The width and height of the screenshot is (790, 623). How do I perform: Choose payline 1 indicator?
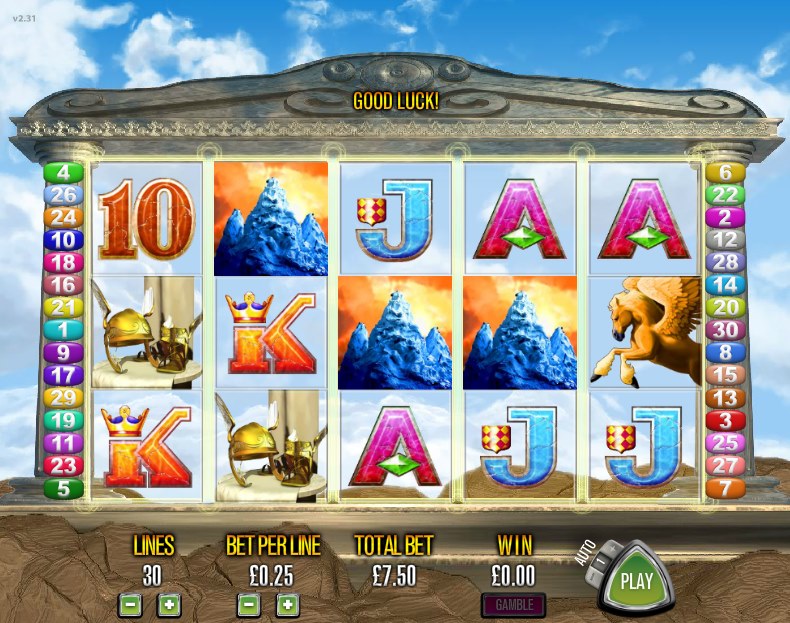tap(63, 329)
